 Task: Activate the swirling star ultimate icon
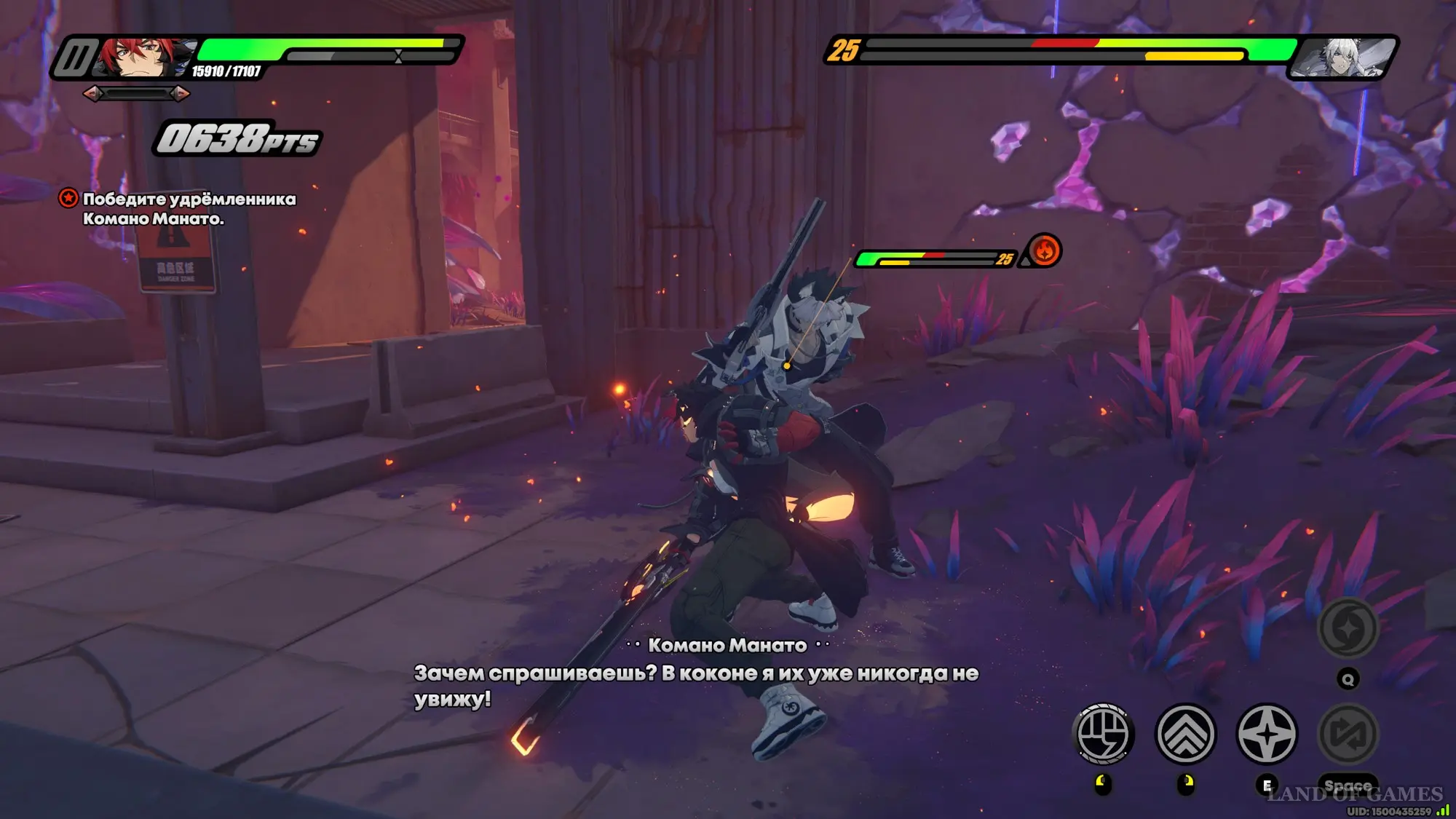coord(1348,628)
